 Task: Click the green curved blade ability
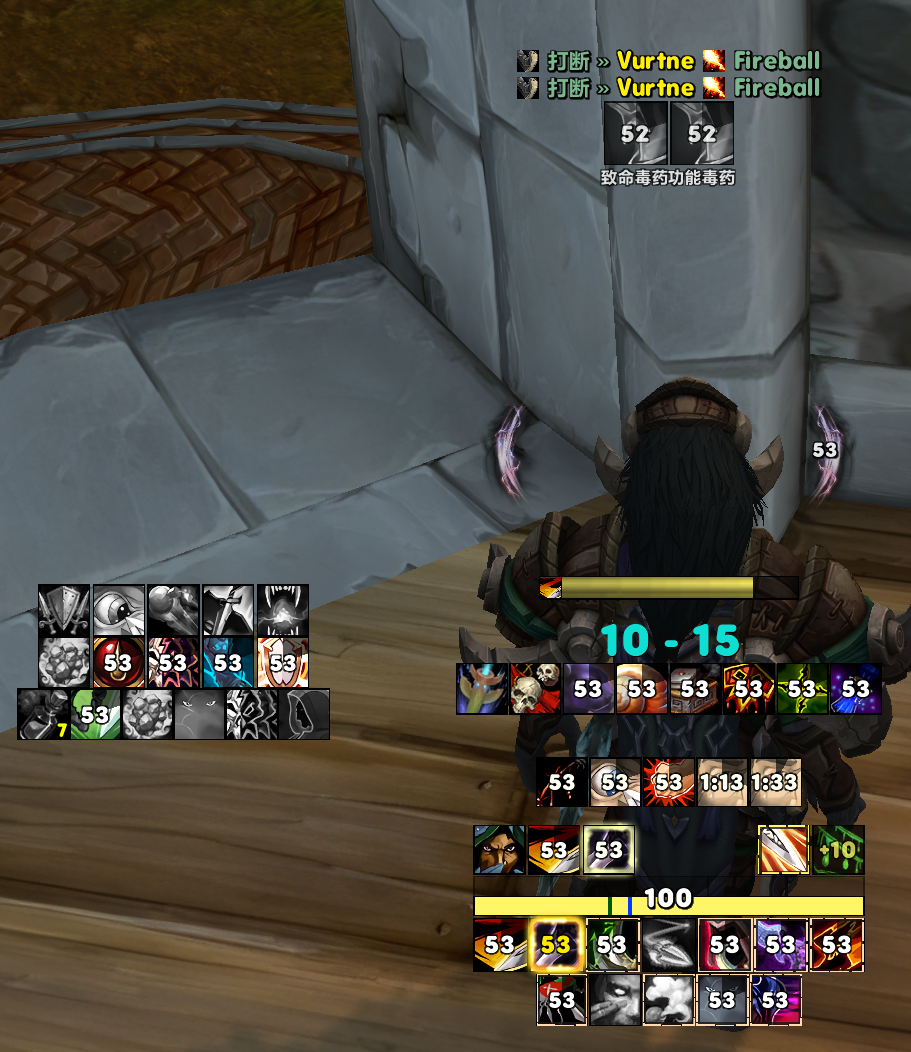tap(612, 945)
